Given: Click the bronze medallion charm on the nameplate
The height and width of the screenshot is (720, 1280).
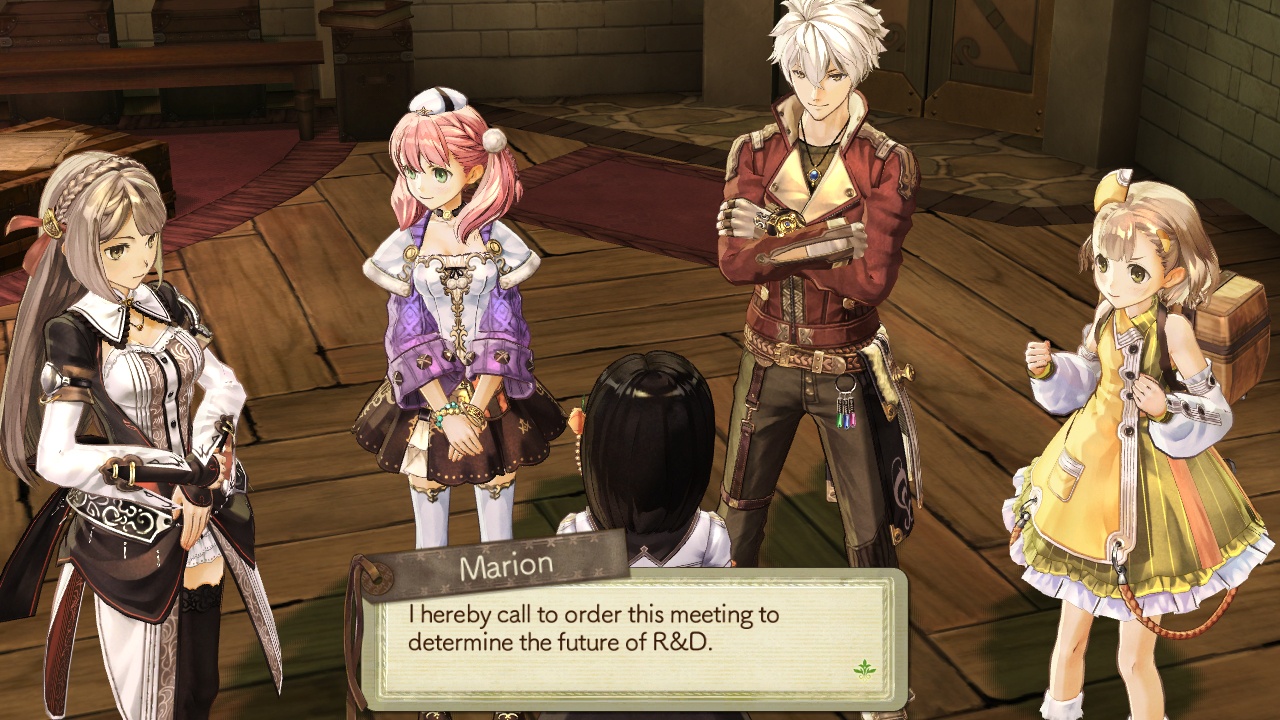Looking at the screenshot, I should click(378, 577).
